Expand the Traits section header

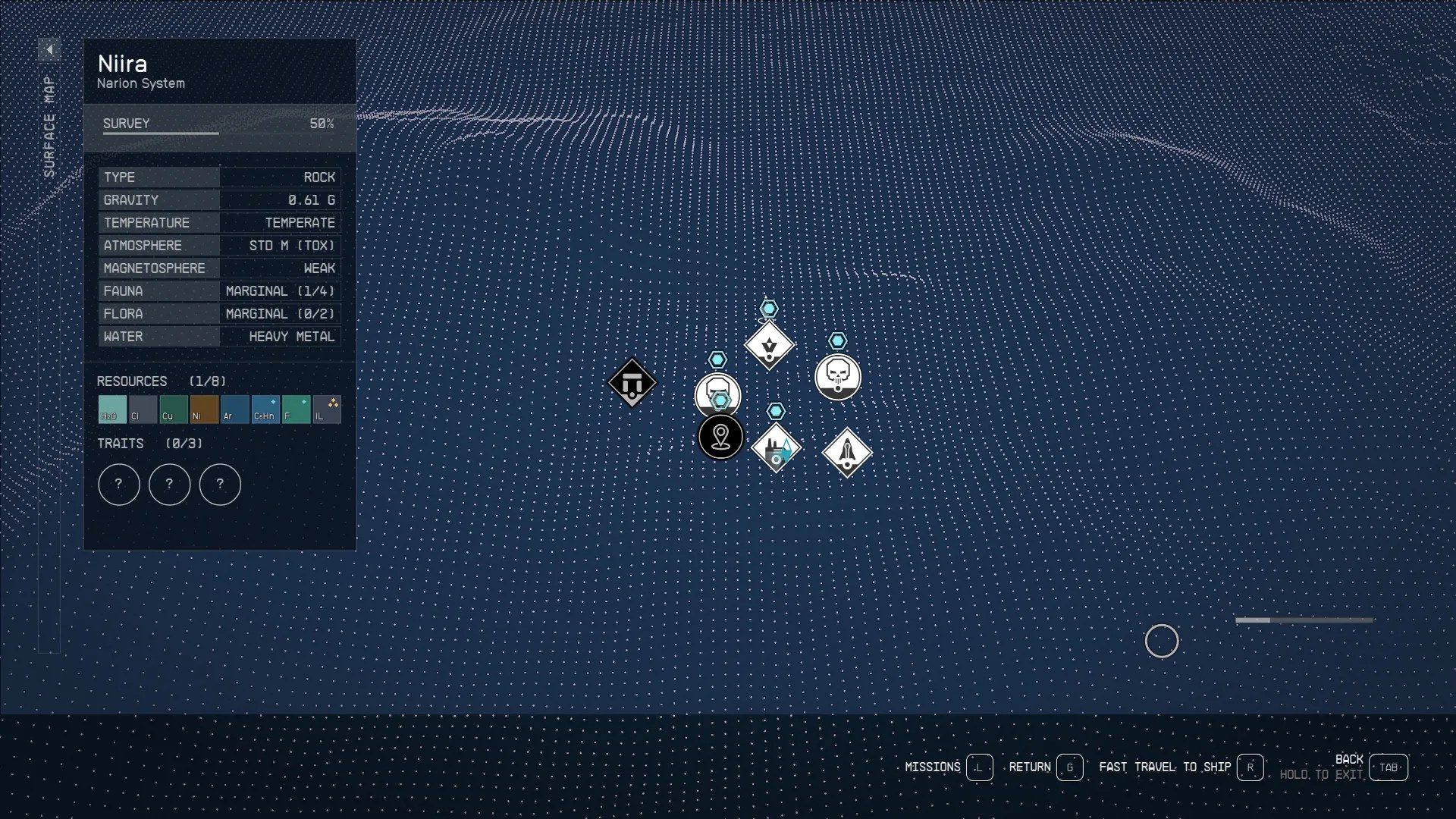point(121,444)
